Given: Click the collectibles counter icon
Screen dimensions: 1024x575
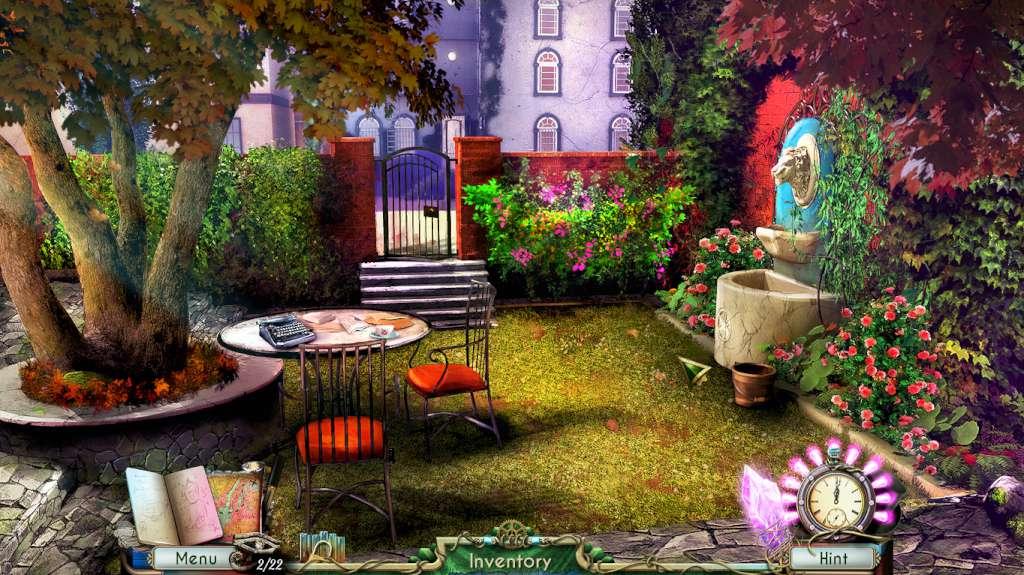Looking at the screenshot, I should point(256,550).
